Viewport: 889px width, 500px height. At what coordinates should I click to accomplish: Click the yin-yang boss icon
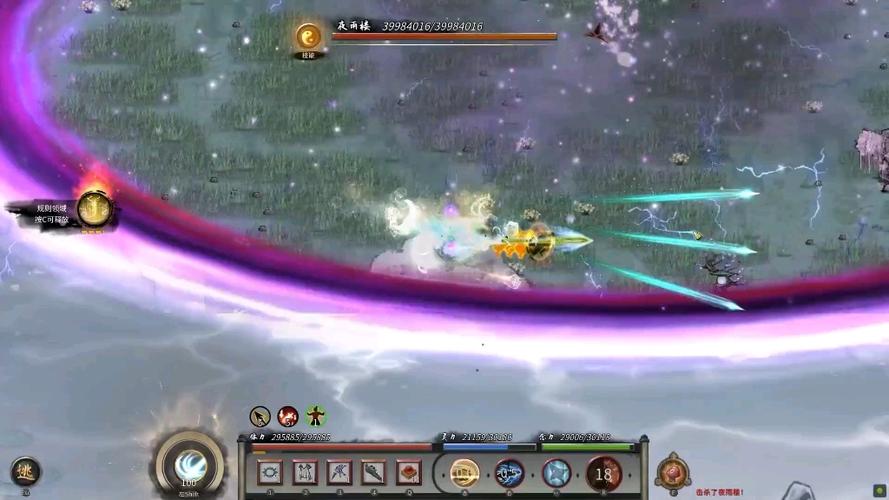[x=308, y=38]
